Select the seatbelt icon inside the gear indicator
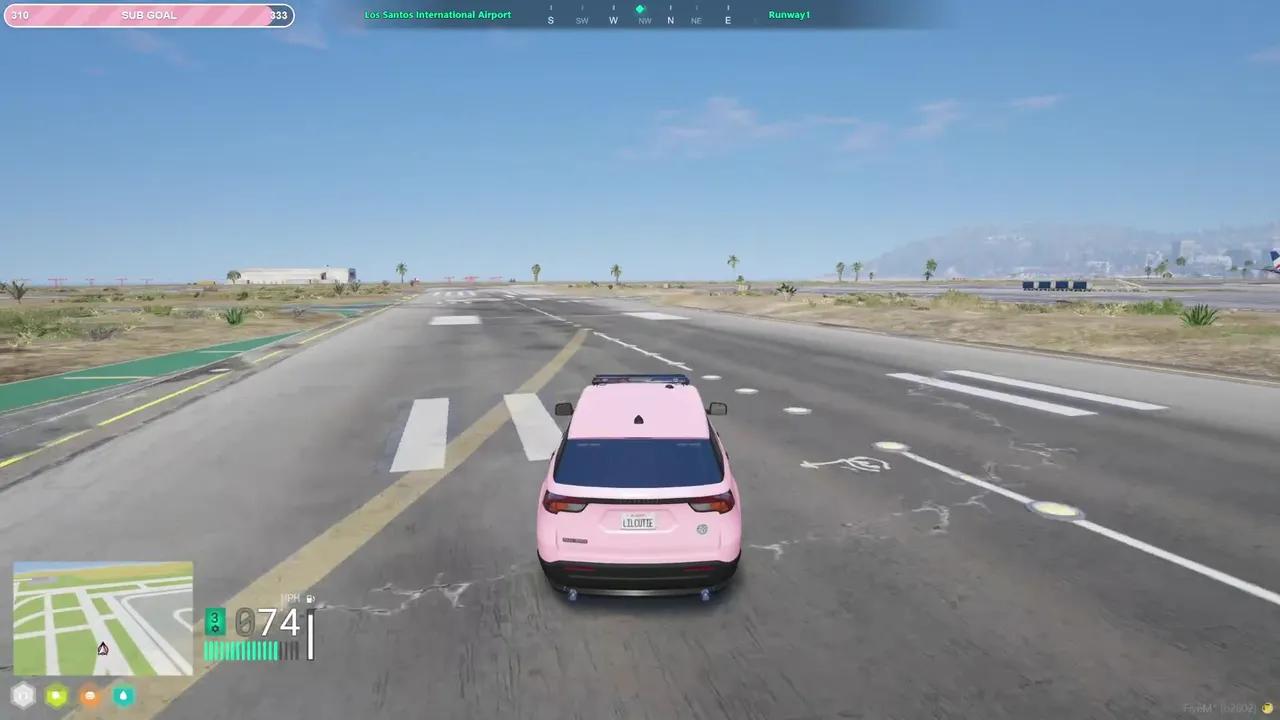The width and height of the screenshot is (1280, 720). [x=214, y=628]
